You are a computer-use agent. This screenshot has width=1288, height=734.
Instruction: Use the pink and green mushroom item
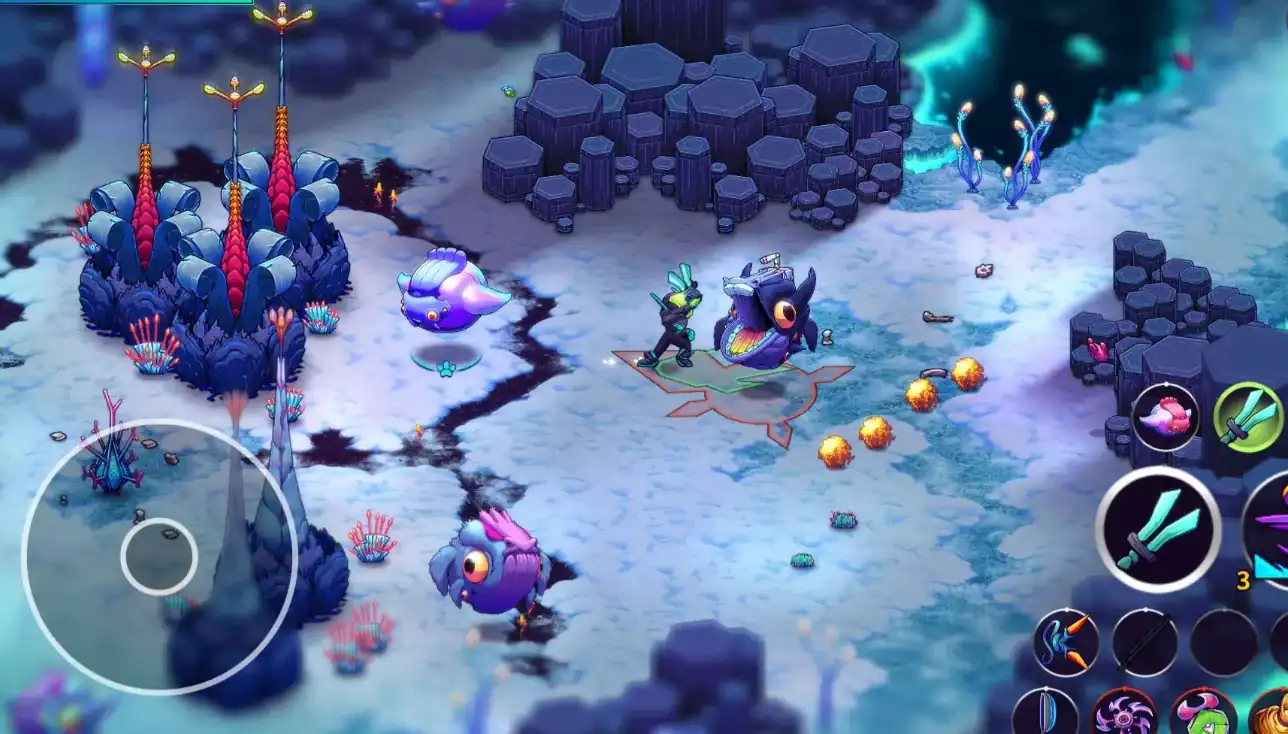coord(1202,714)
